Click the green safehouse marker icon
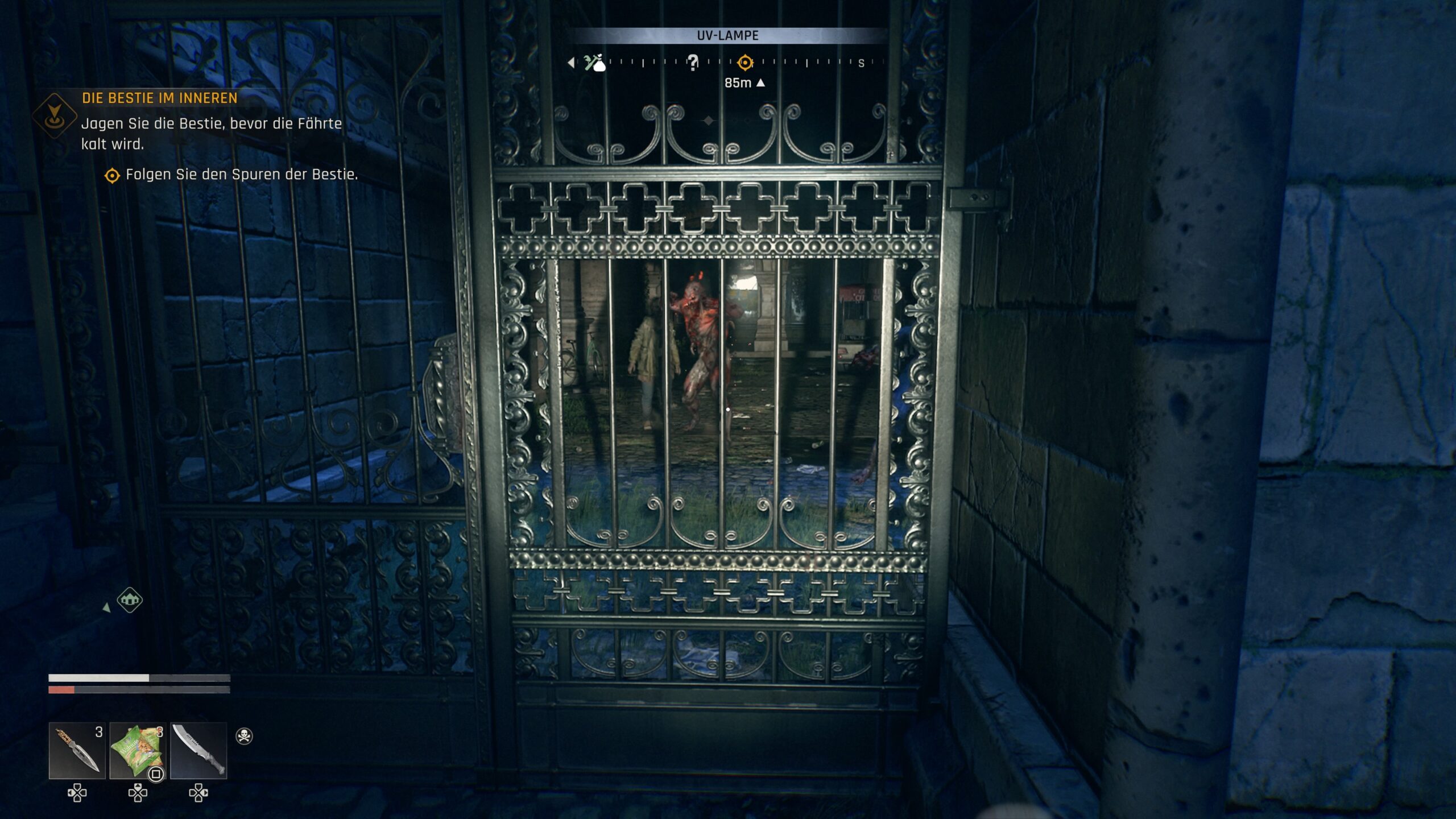1456x819 pixels. click(x=130, y=600)
